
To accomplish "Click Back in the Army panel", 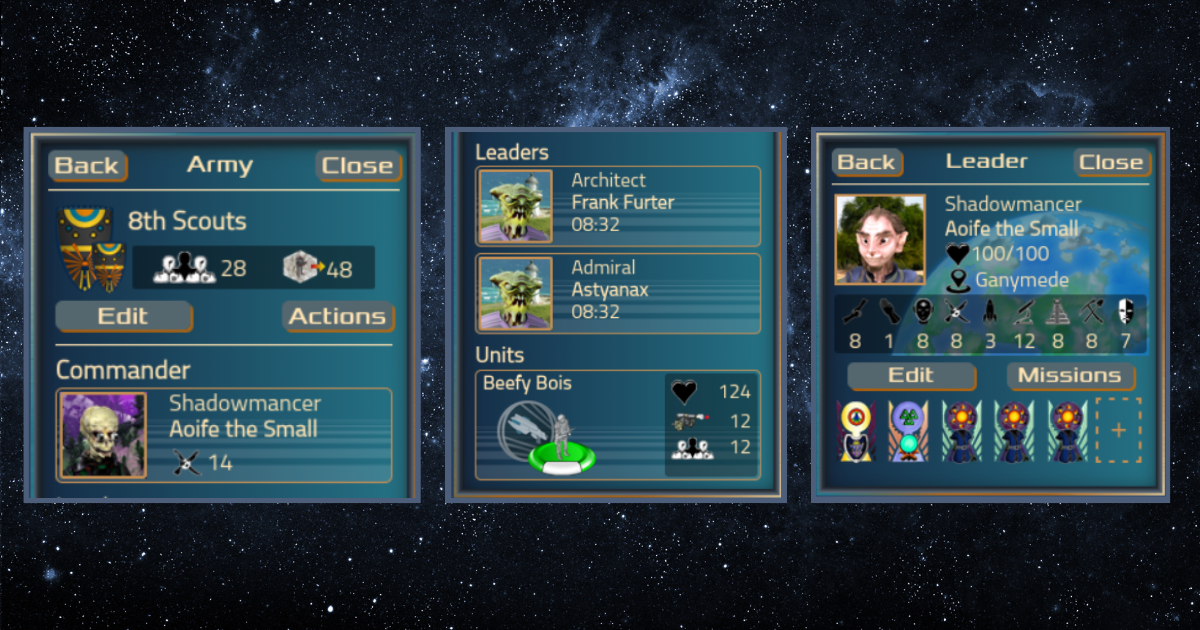I will pos(88,166).
